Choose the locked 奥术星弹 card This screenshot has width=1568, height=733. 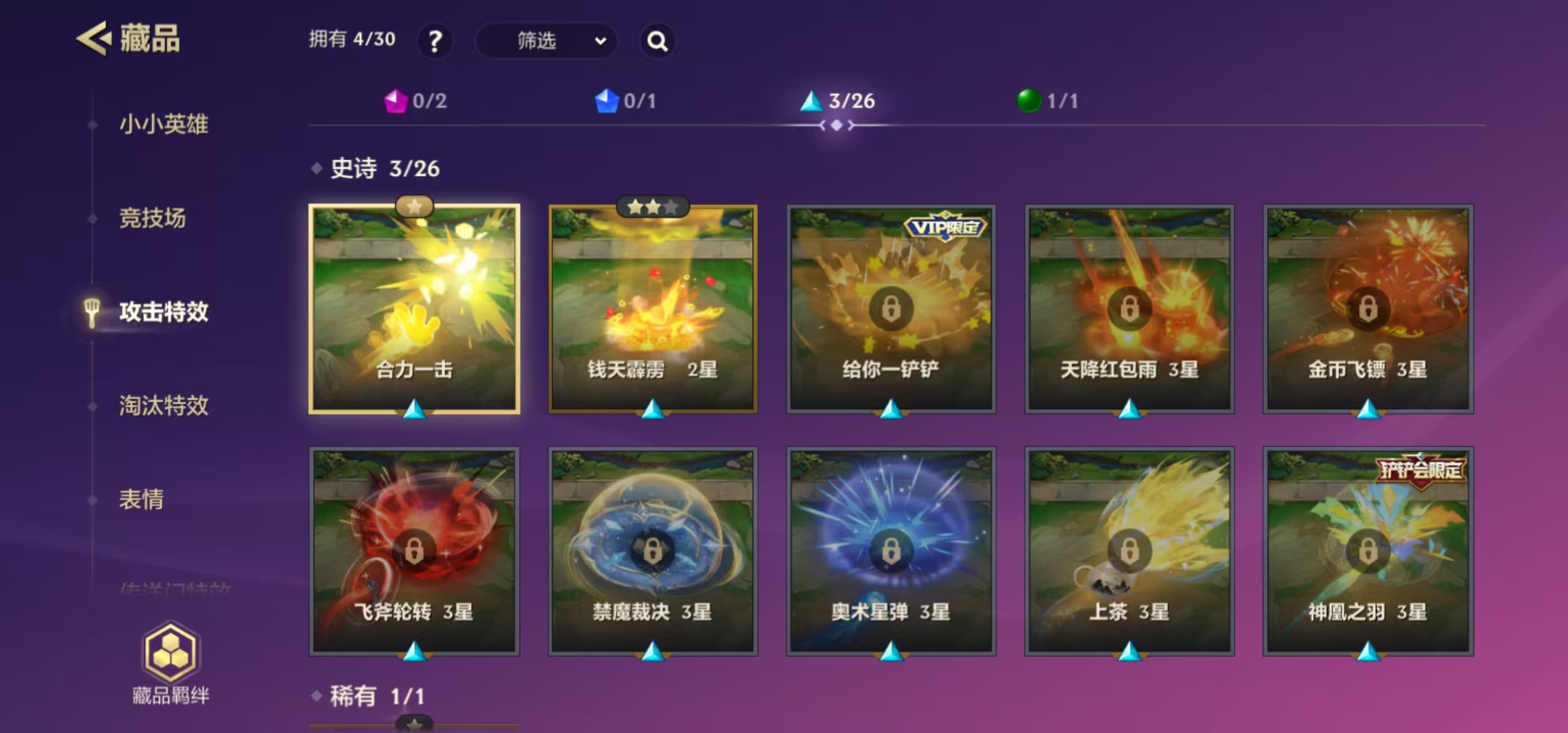pos(891,550)
